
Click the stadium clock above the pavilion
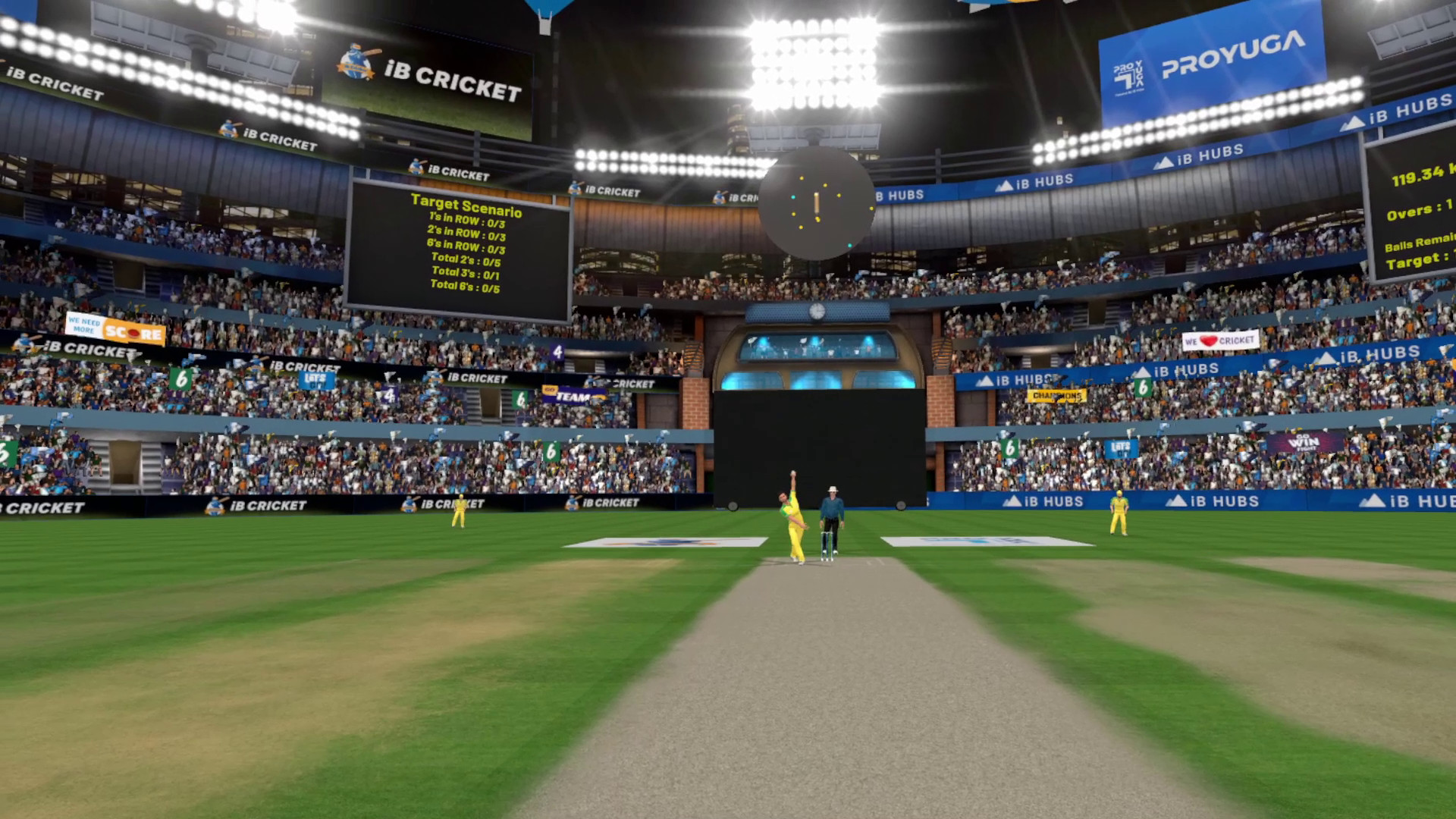pyautogui.click(x=817, y=311)
